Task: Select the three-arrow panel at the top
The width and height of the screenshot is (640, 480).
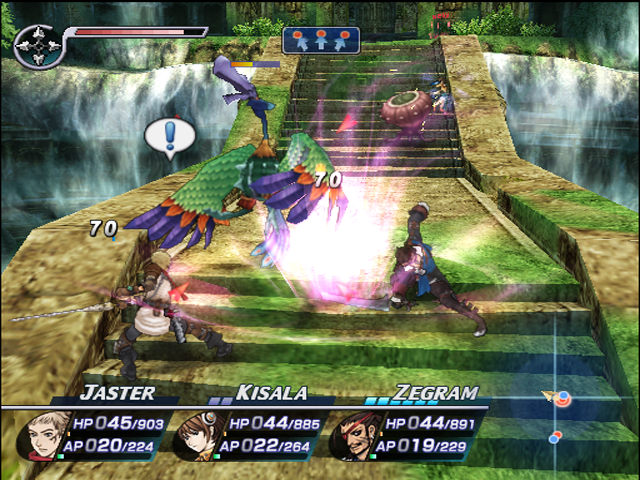Action: click(x=321, y=40)
